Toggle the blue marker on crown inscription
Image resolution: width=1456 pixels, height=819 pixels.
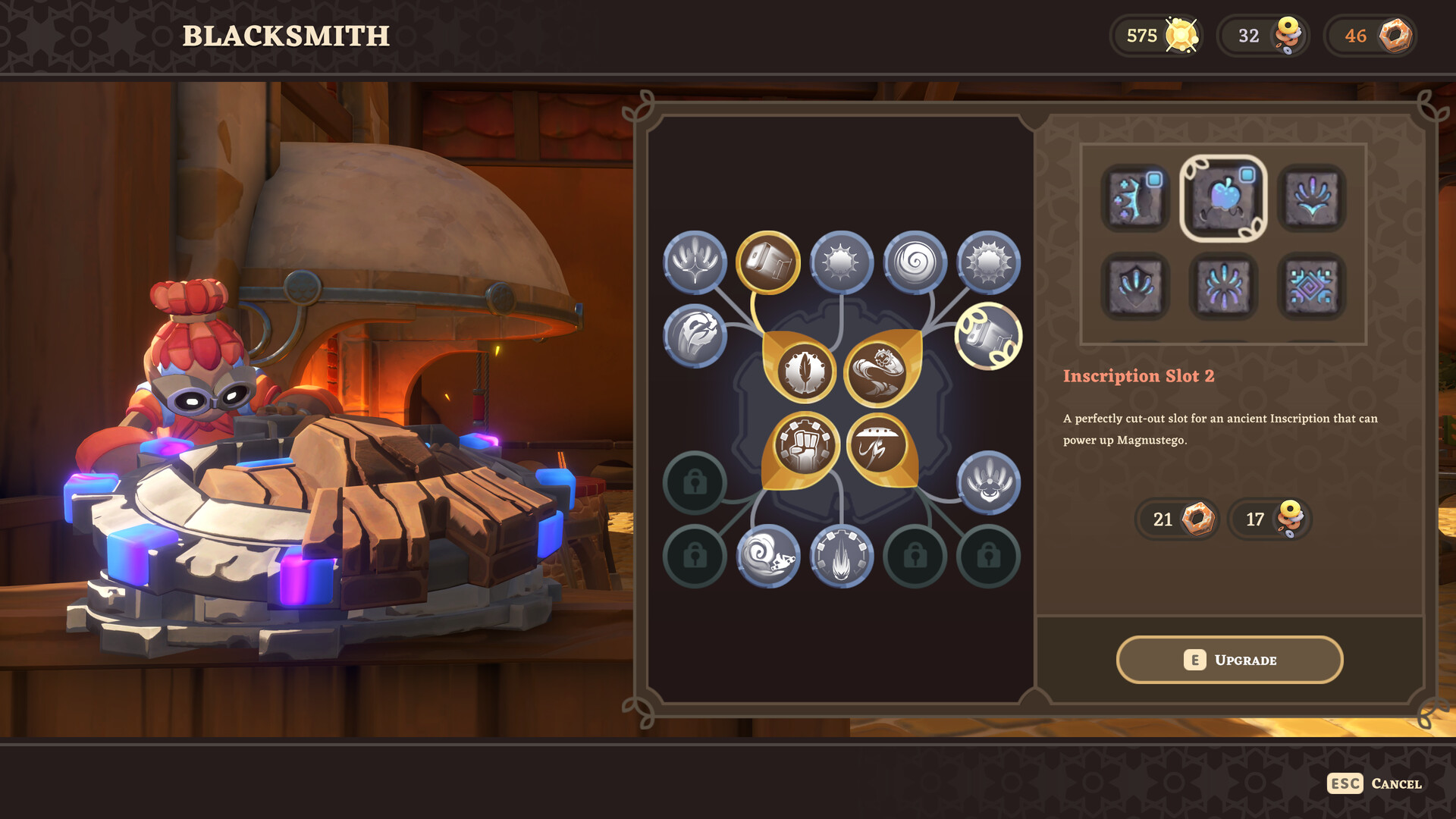[1155, 179]
